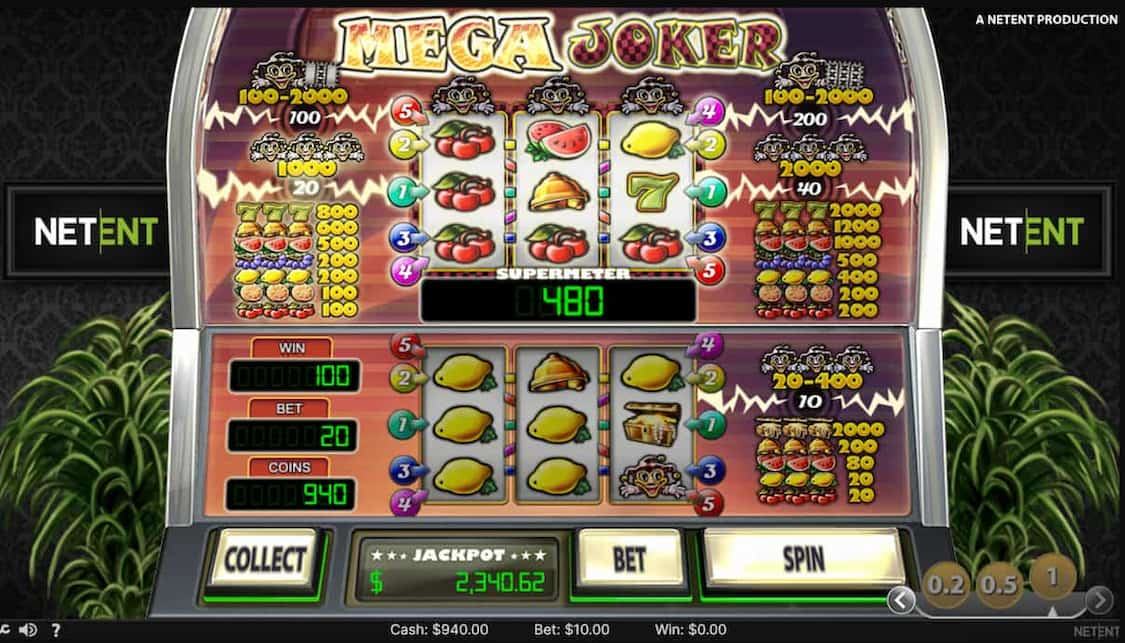Screen dimensions: 1125x643
Task: Click the BET button
Action: coord(629,558)
